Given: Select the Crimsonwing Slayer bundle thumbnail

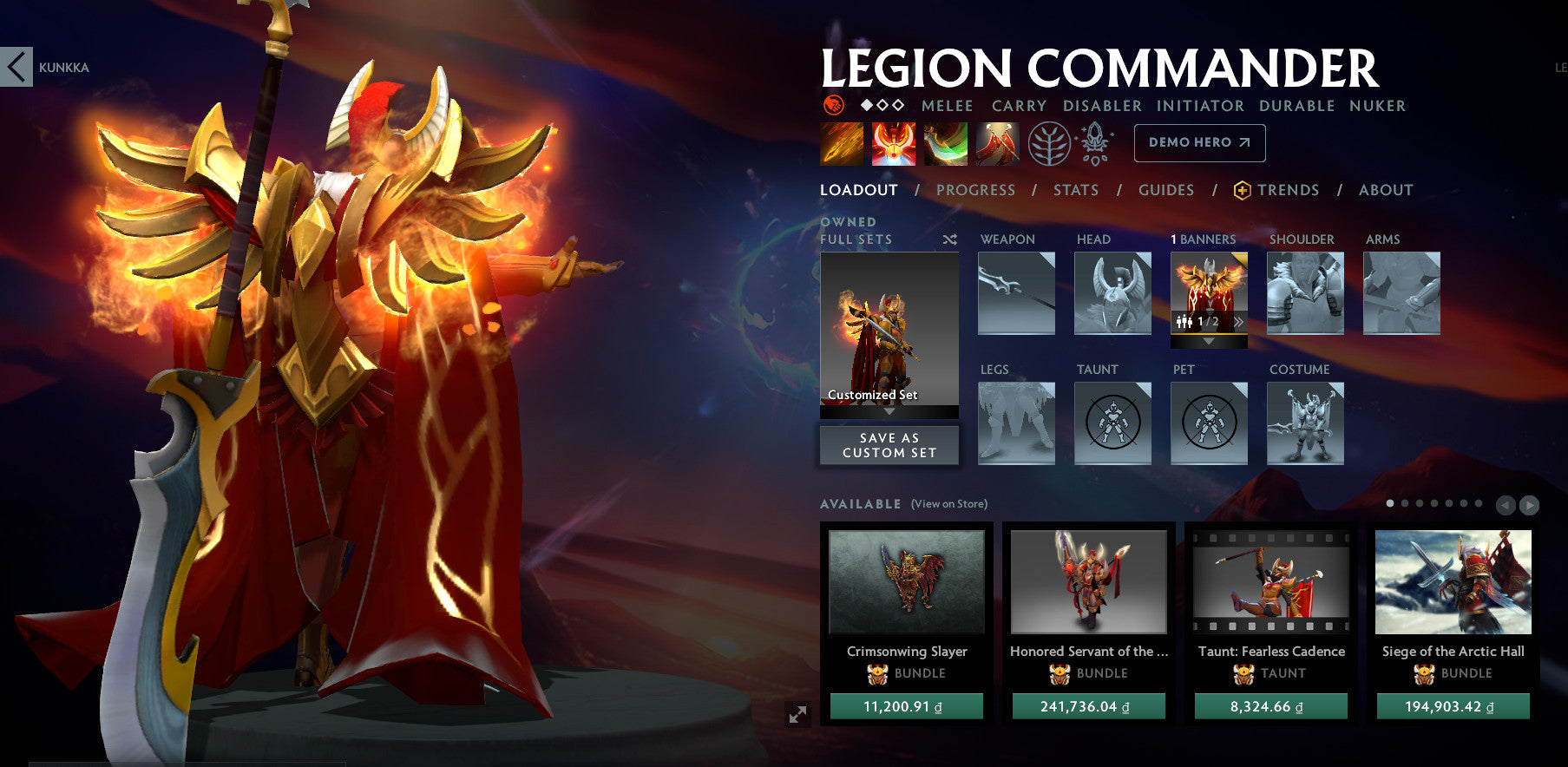Looking at the screenshot, I should click(907, 583).
